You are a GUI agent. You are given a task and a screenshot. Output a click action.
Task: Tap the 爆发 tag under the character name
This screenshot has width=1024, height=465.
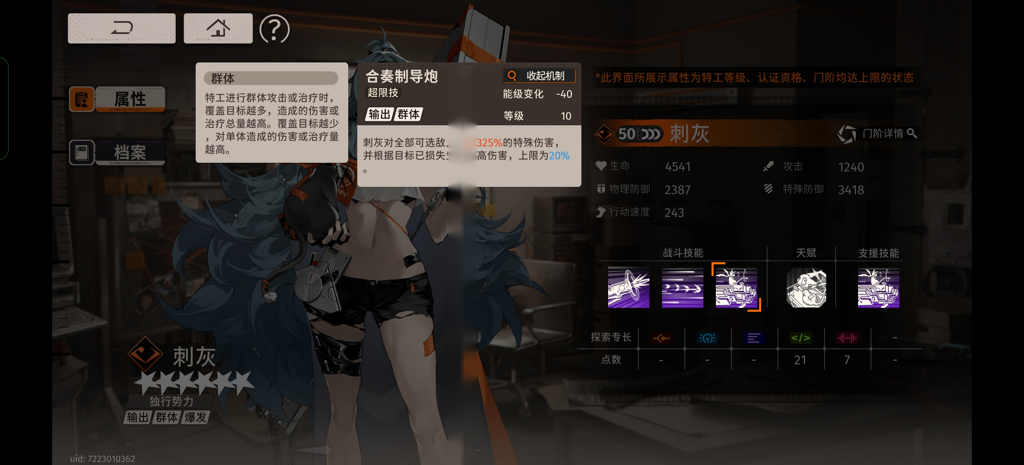click(196, 417)
